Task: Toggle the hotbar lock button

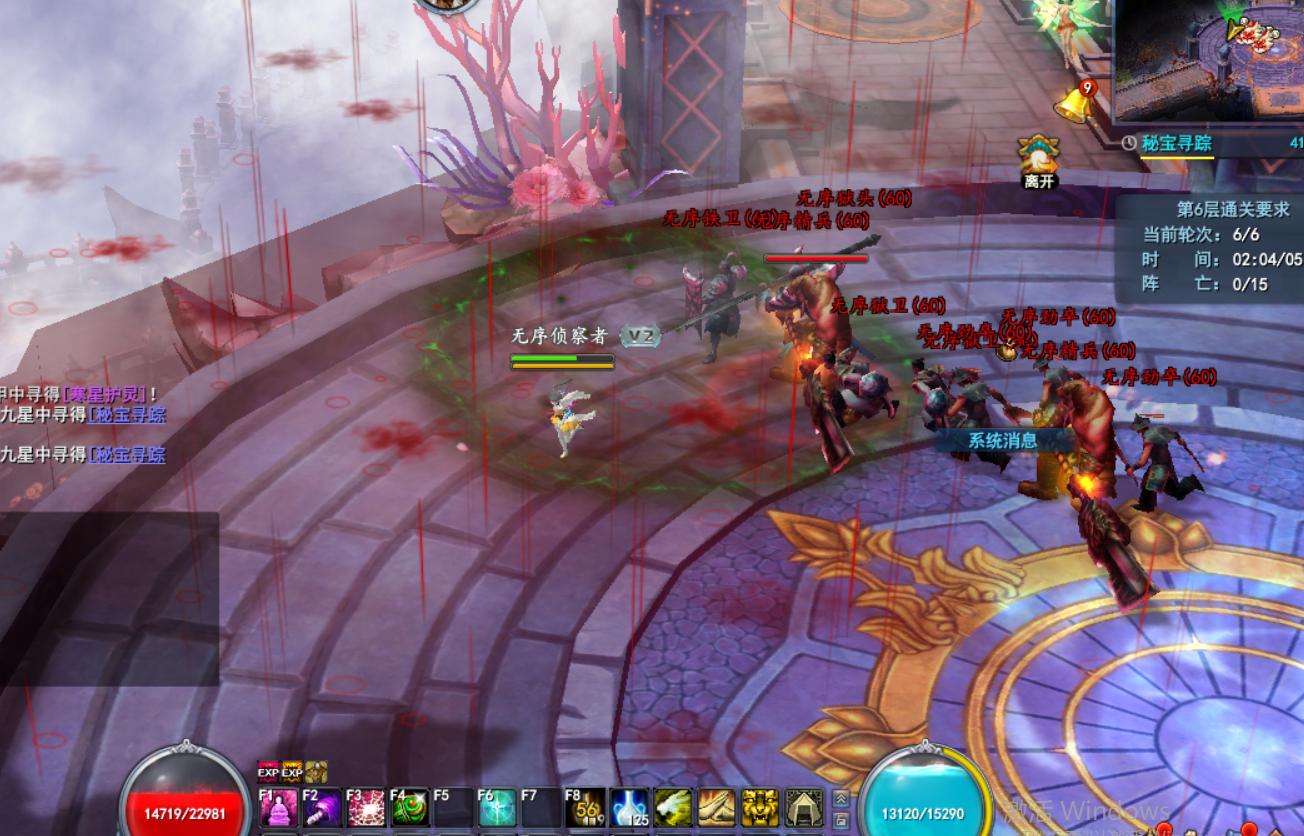Action: [841, 819]
